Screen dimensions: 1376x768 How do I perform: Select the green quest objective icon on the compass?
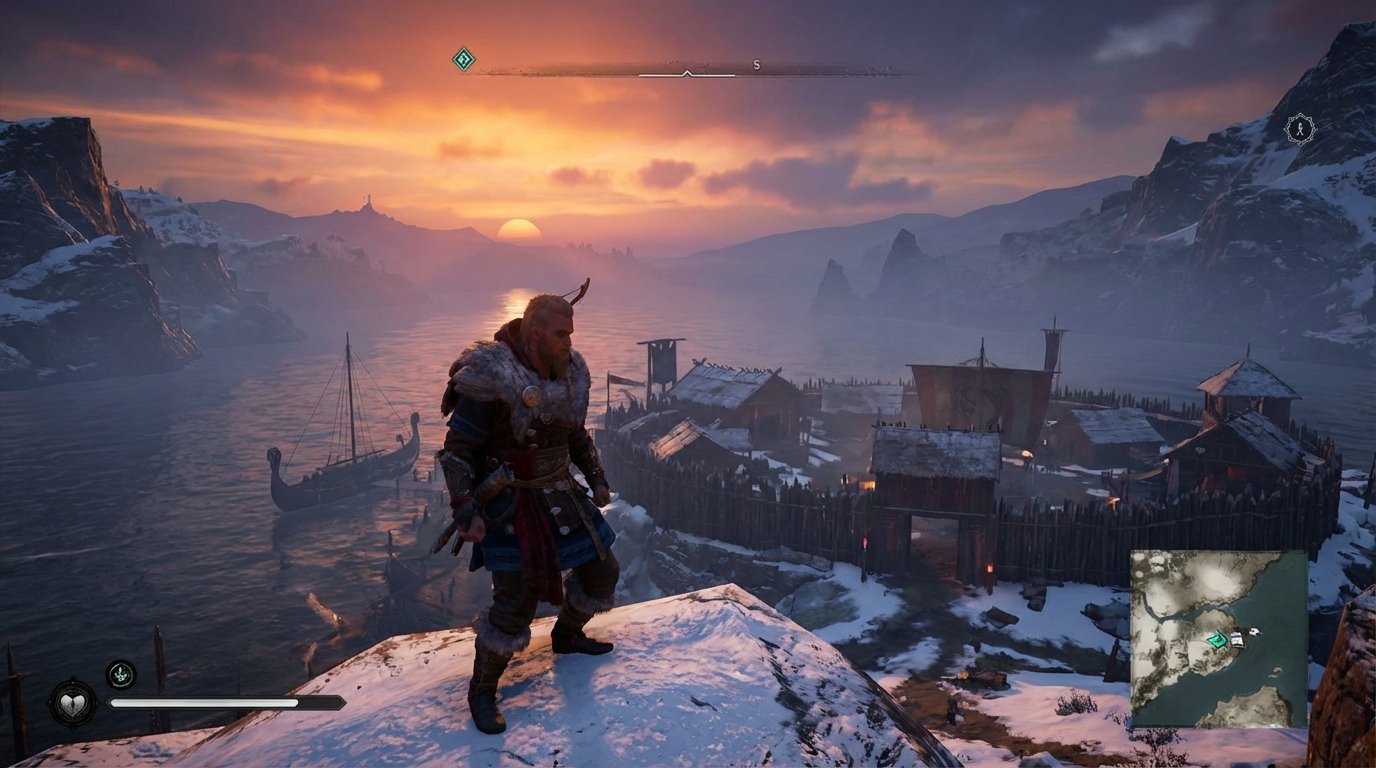pyautogui.click(x=463, y=61)
